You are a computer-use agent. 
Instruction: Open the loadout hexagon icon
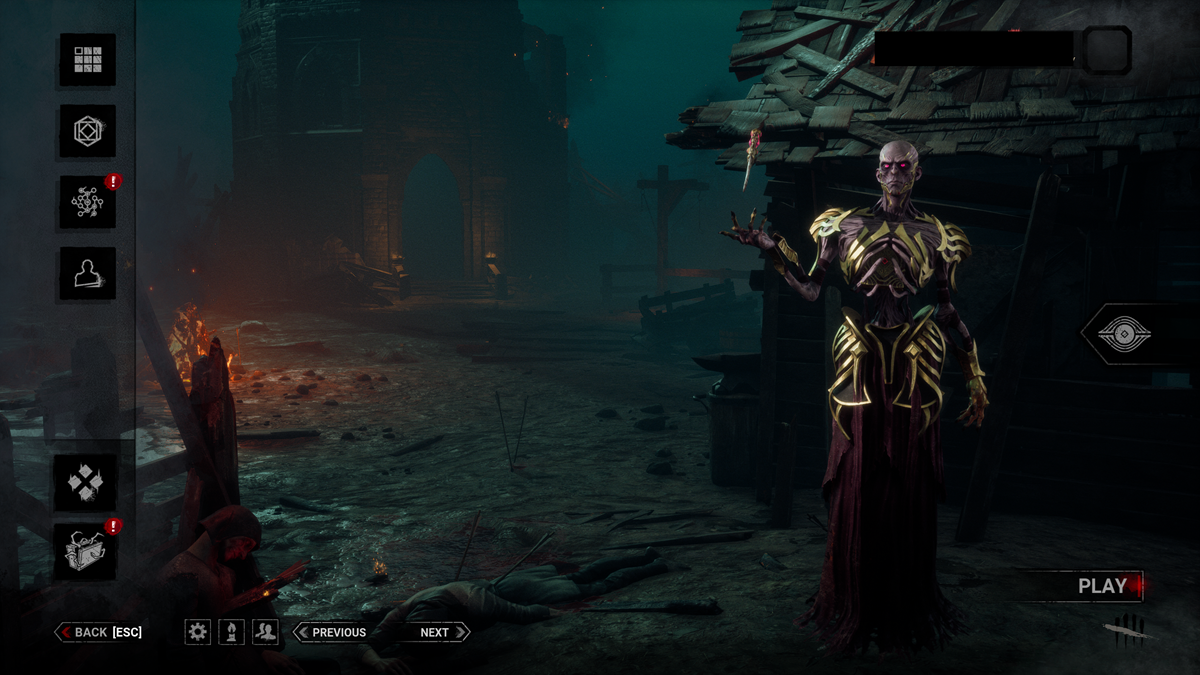(x=87, y=131)
